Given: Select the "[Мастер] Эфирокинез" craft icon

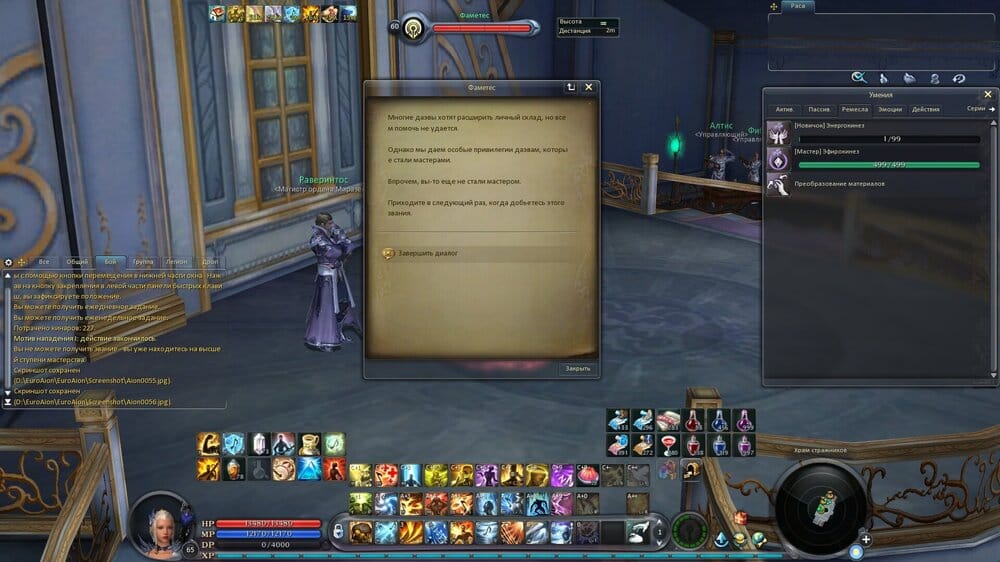Looking at the screenshot, I should coord(778,158).
